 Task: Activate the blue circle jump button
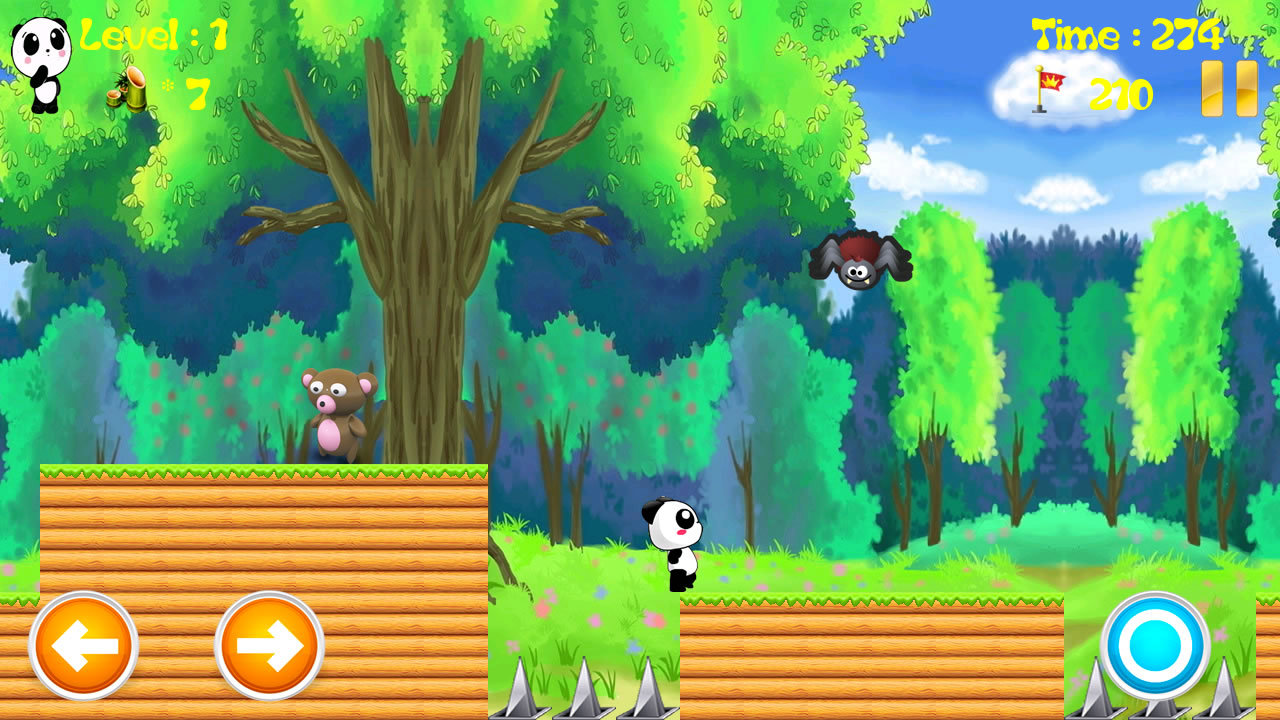(1155, 646)
